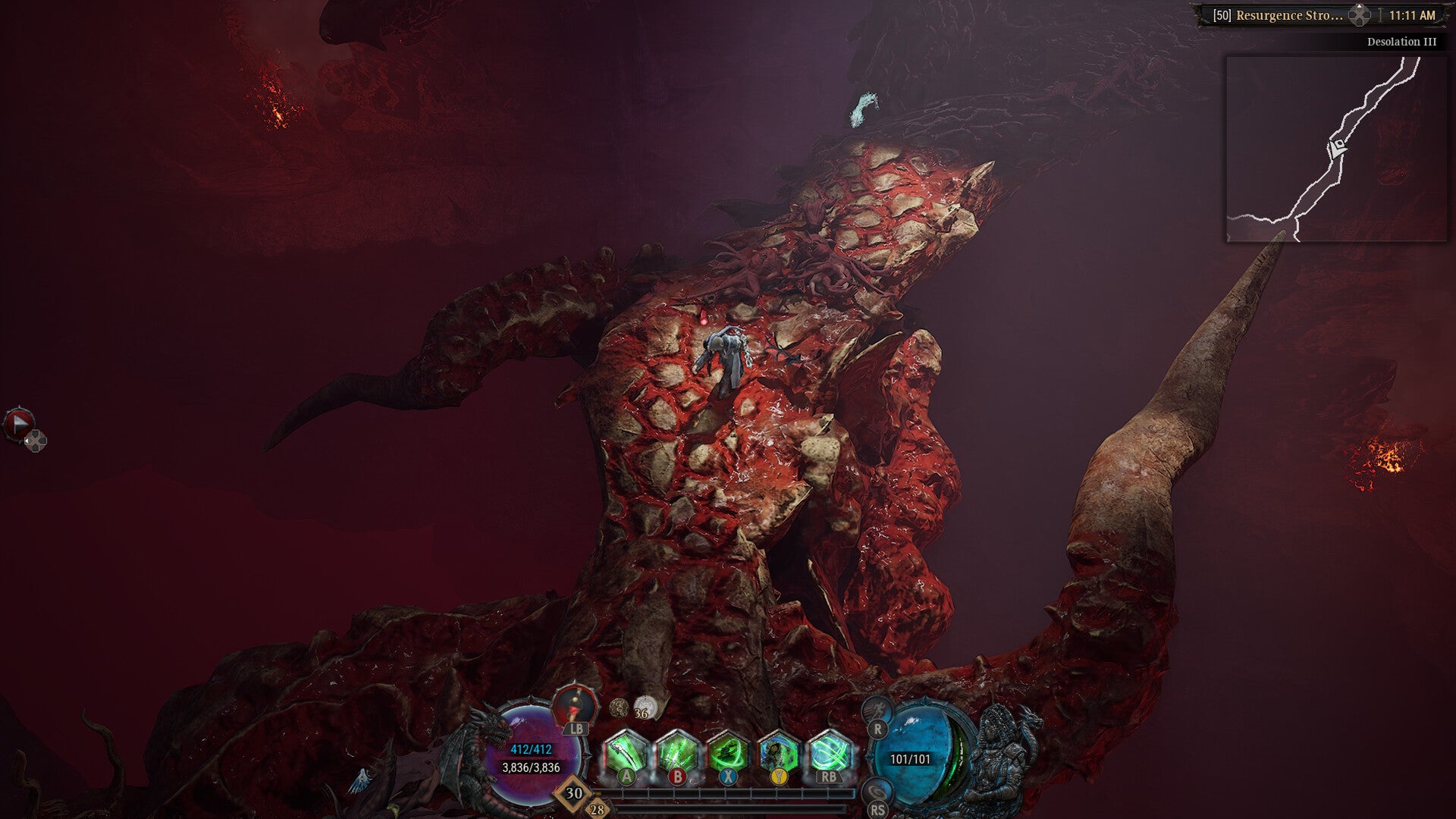Trigger the green multi-strike claws skill
The width and height of the screenshot is (1456, 819).
[677, 754]
